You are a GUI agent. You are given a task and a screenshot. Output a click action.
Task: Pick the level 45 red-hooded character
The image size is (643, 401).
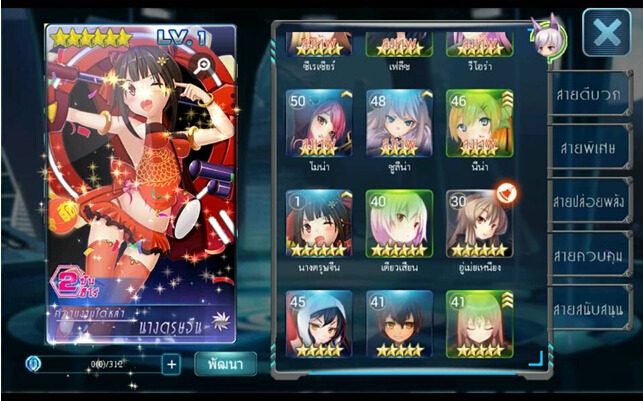318,323
